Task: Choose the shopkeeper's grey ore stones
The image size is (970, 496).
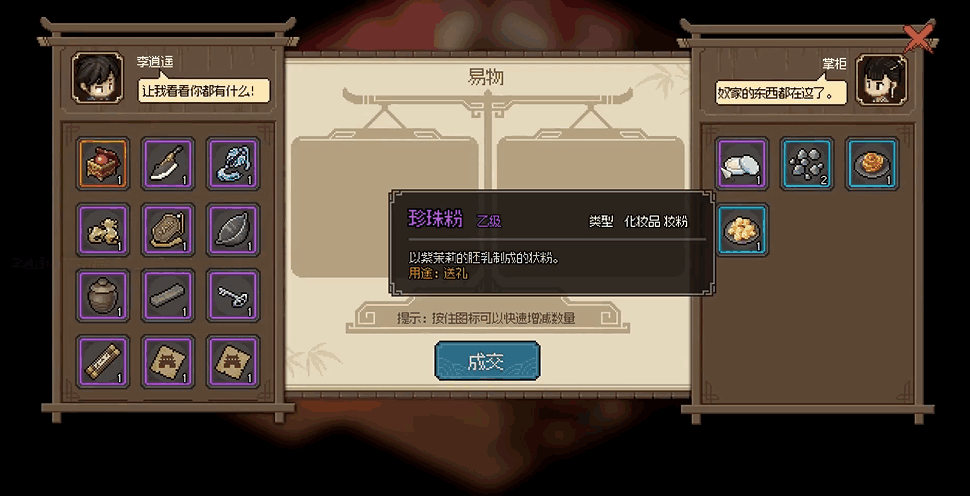Action: (807, 164)
